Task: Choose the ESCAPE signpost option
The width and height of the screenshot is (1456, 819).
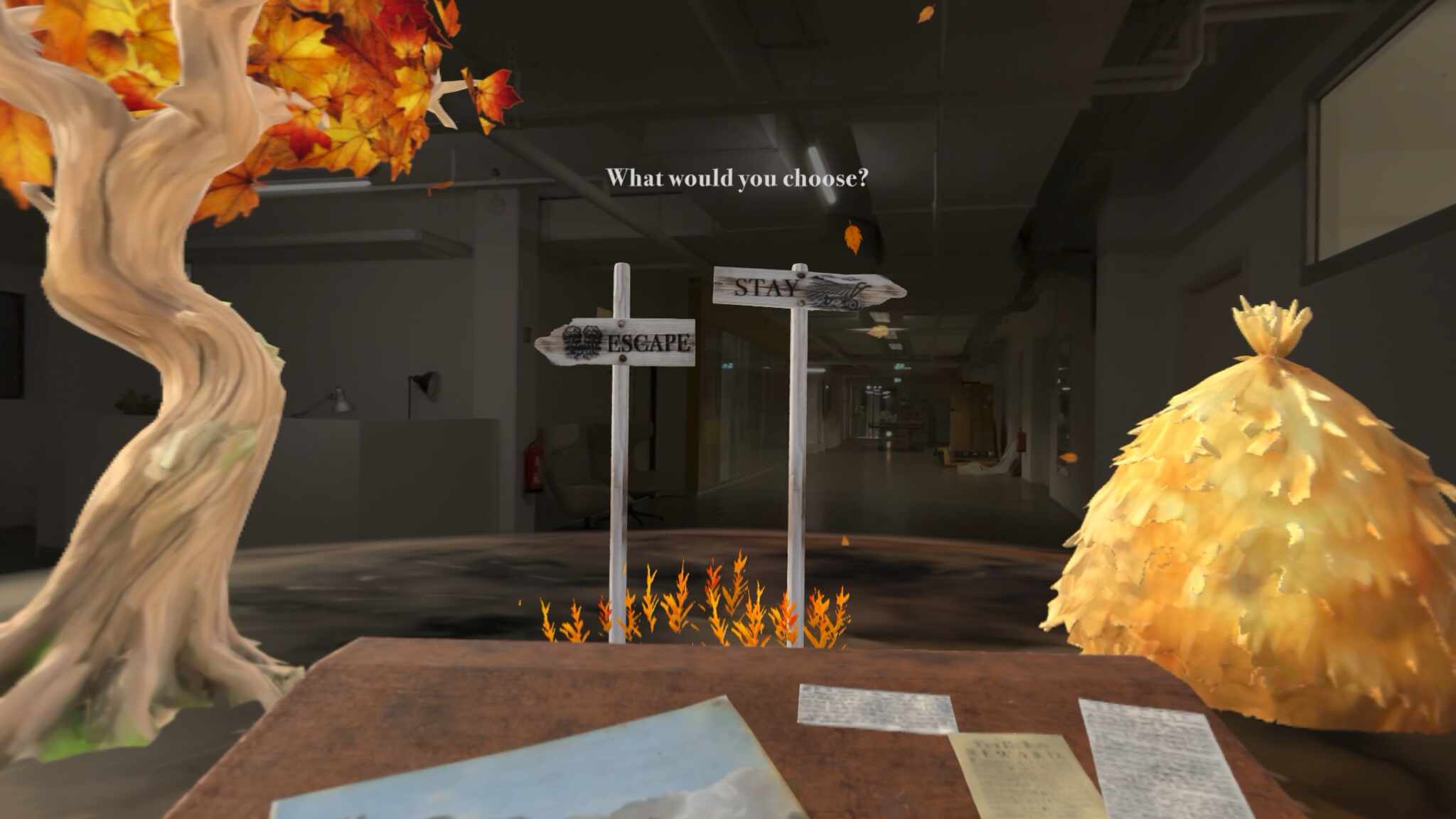Action: tap(617, 342)
